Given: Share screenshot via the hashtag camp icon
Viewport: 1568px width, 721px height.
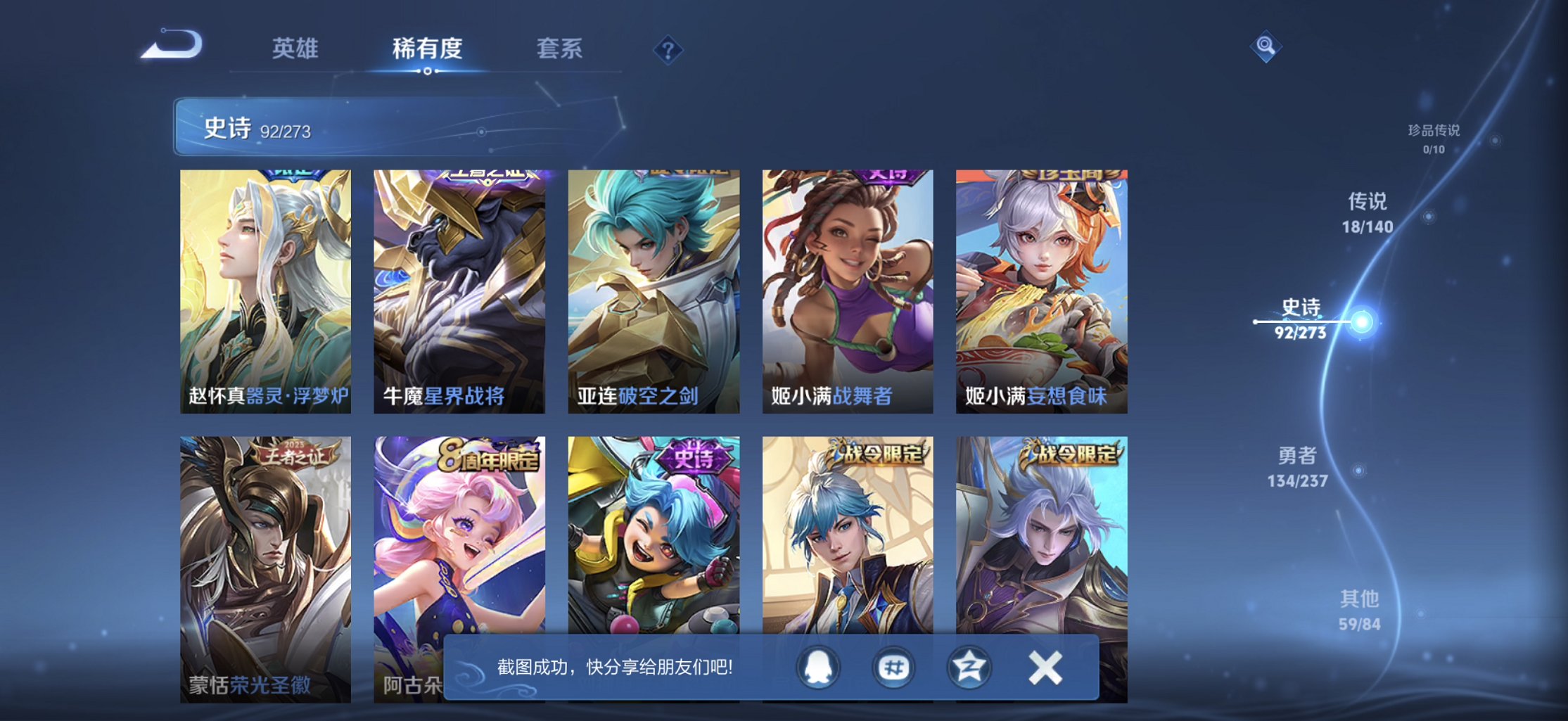Looking at the screenshot, I should [893, 668].
